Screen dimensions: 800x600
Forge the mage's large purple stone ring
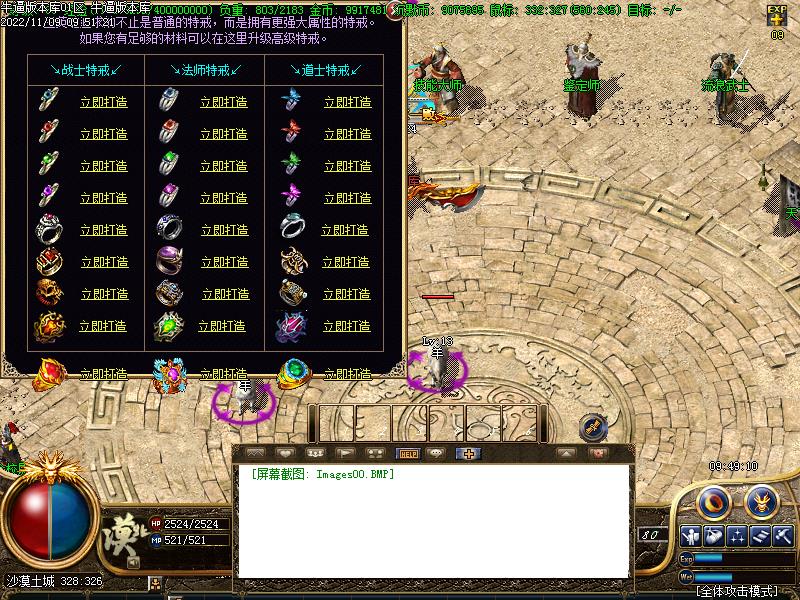point(223,262)
